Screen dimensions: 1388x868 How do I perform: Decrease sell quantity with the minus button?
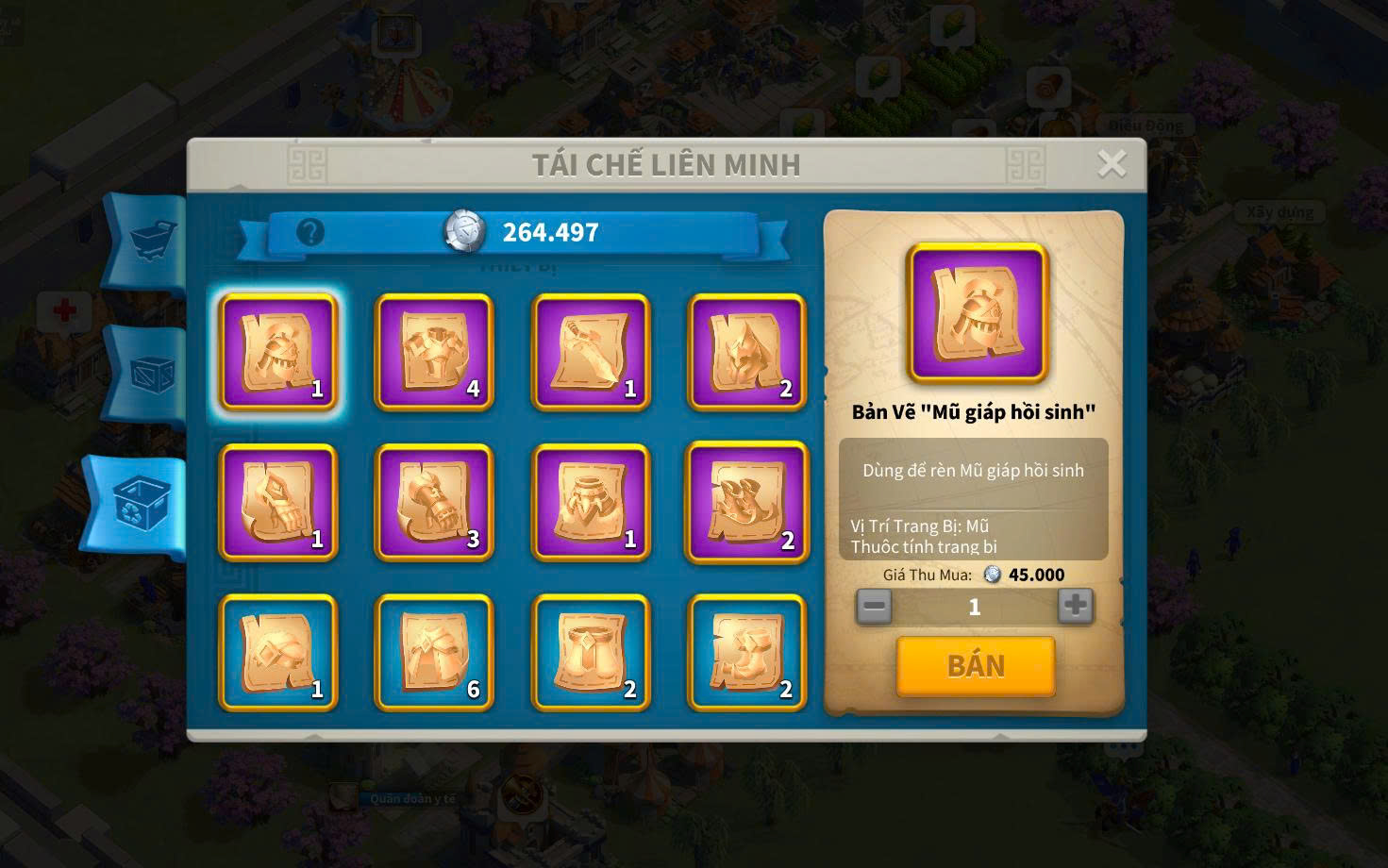tap(874, 606)
